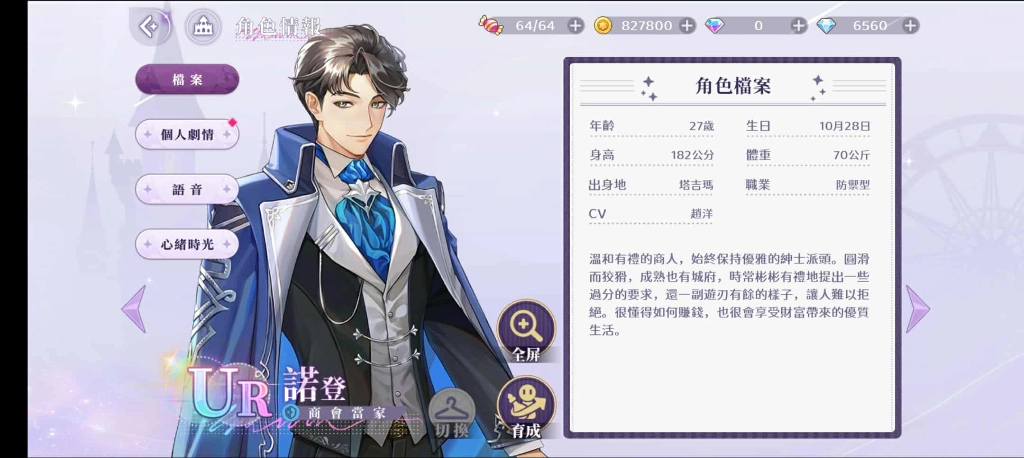The image size is (1024, 458).
Task: View character art in 全屏 fullscreen
Action: tap(526, 330)
